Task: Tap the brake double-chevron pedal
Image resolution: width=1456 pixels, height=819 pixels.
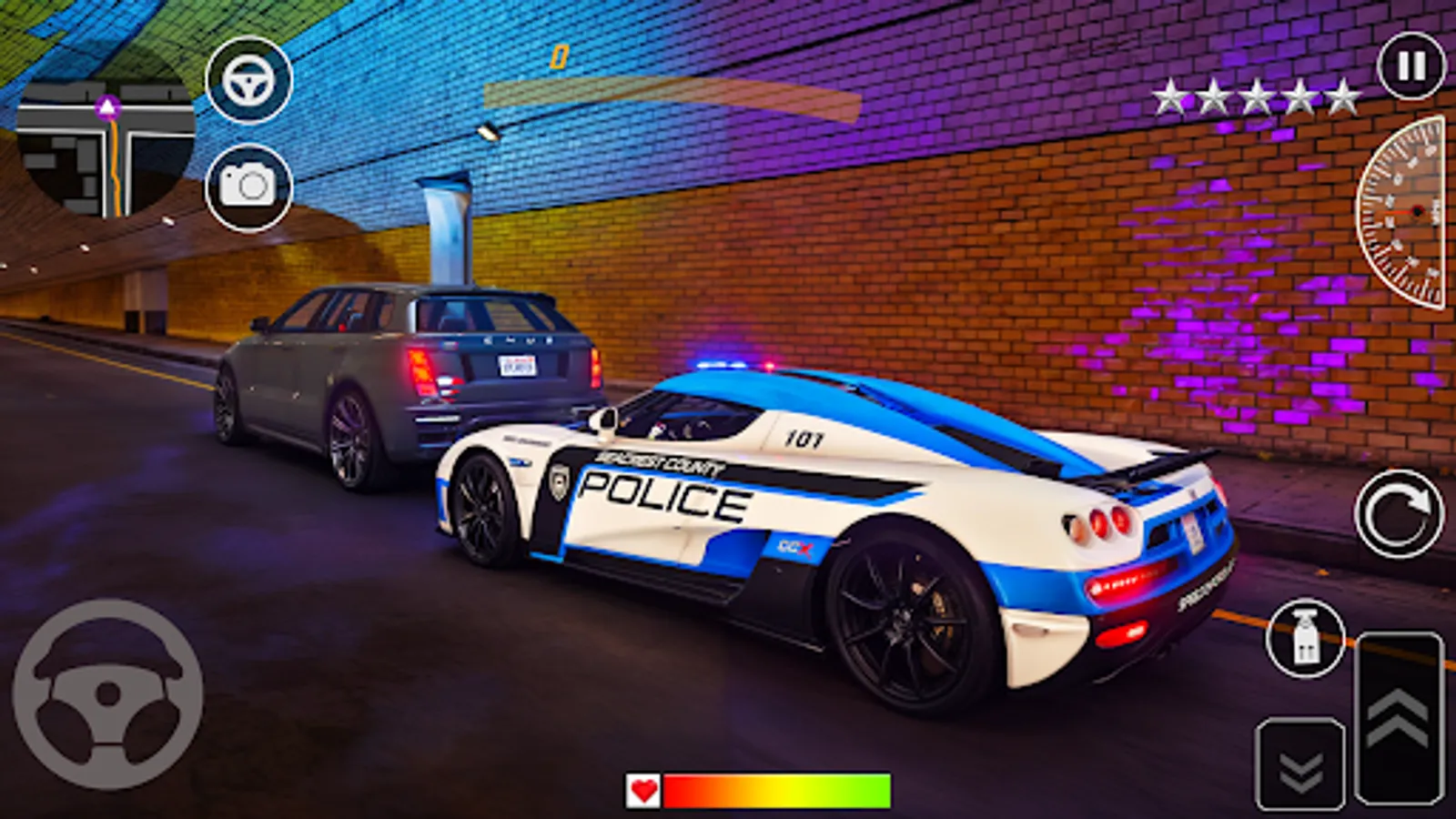Action: click(x=1303, y=764)
